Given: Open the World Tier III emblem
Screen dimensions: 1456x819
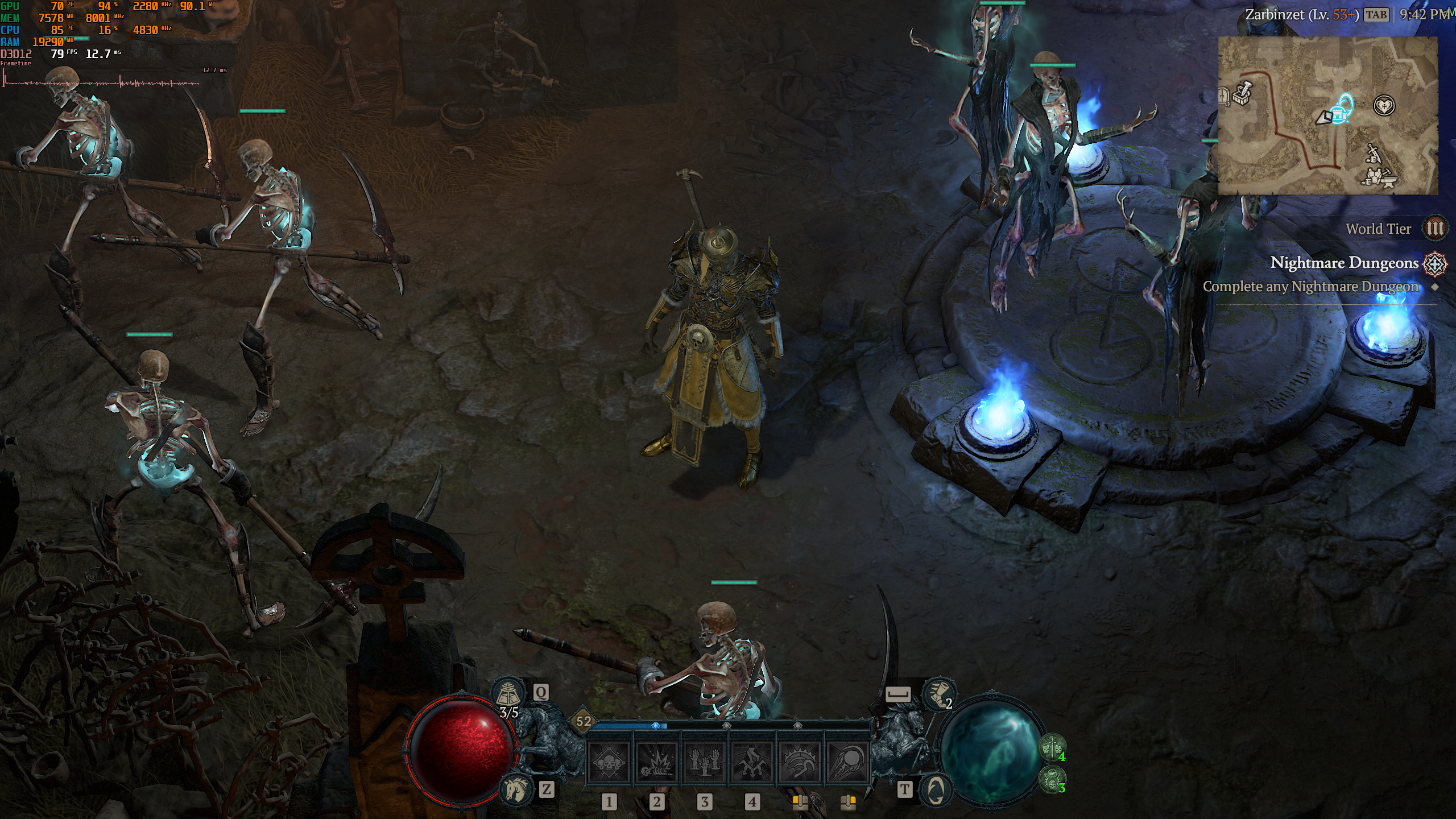Looking at the screenshot, I should point(1434,229).
